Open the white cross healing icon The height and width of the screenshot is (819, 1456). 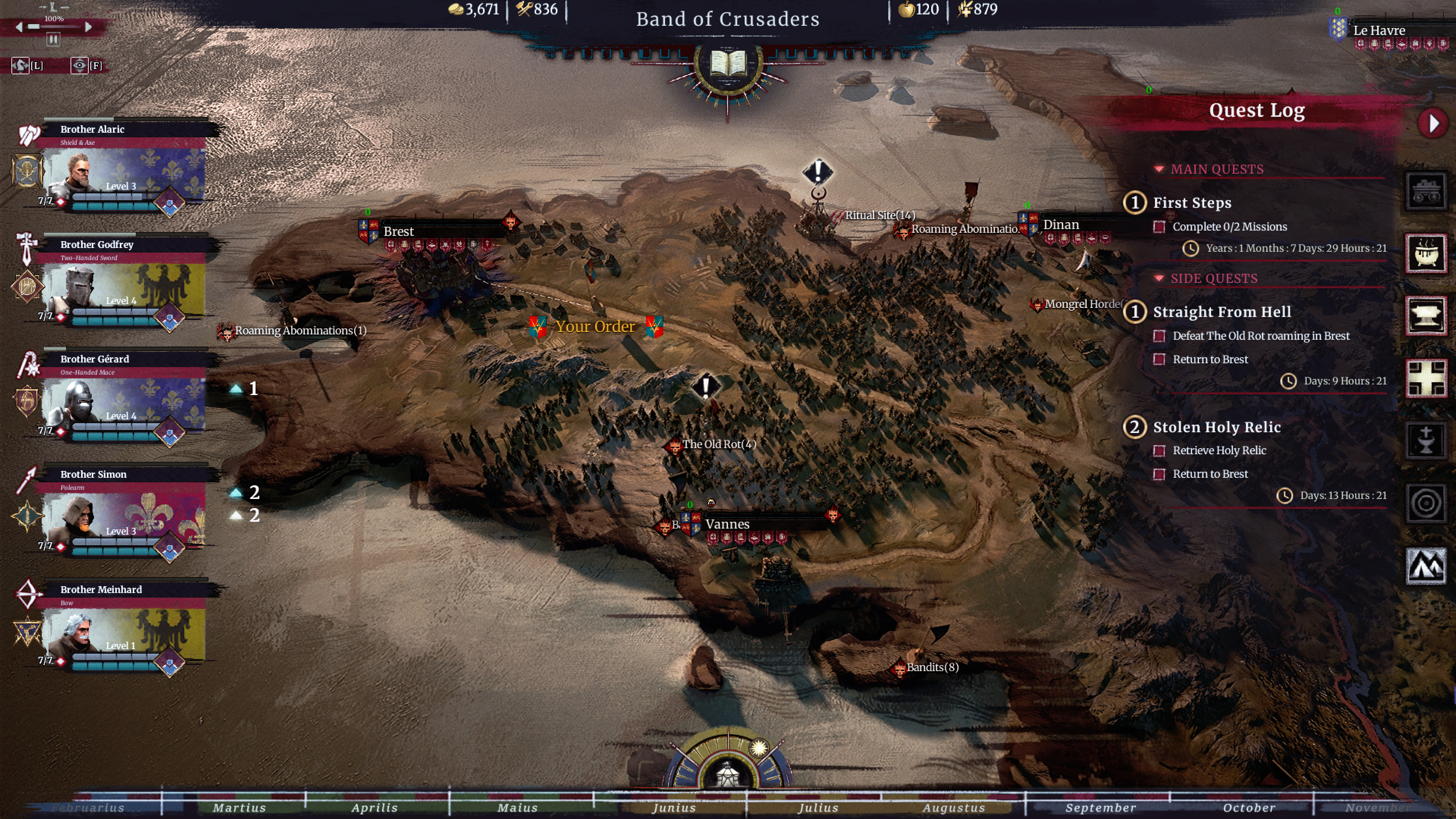(x=1426, y=378)
